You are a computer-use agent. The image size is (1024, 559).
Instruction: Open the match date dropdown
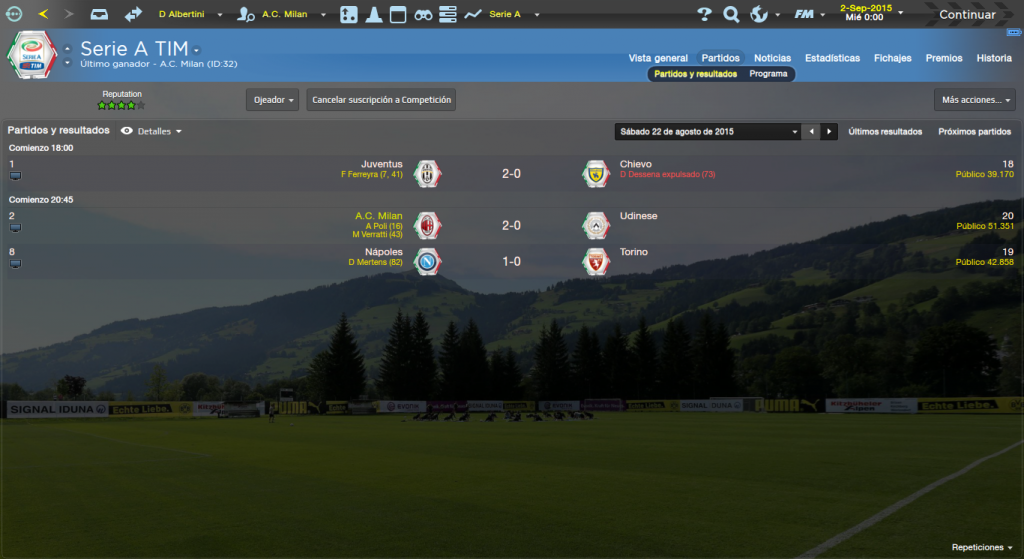[x=708, y=131]
